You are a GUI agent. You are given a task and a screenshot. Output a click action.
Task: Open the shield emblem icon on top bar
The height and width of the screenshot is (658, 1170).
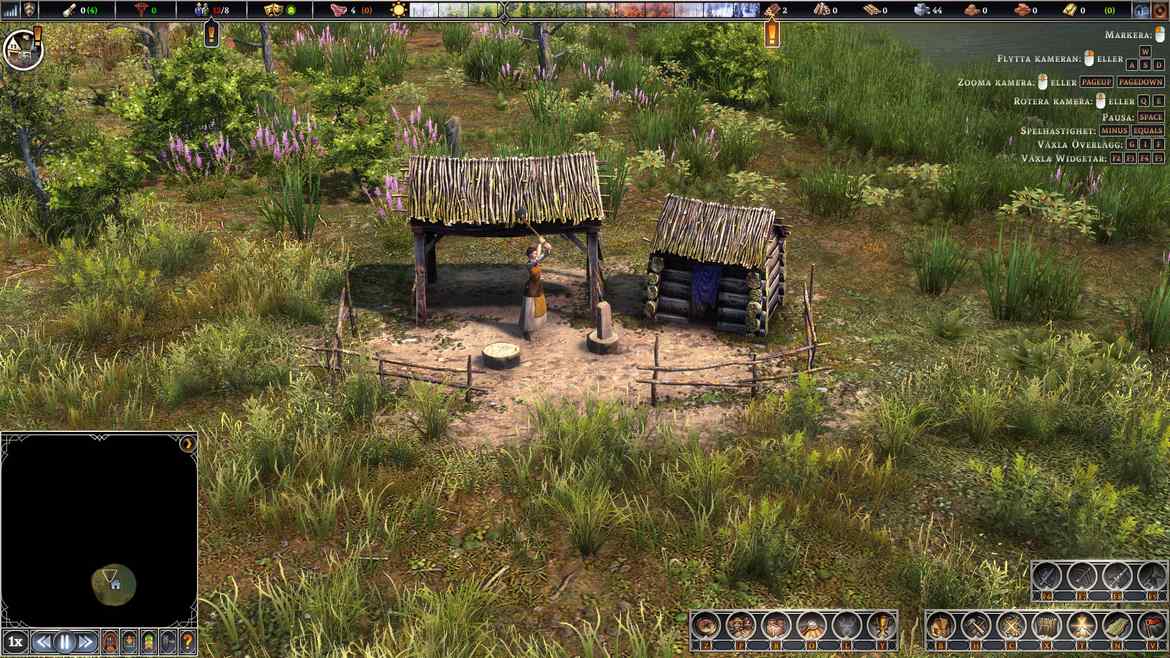(x=31, y=10)
